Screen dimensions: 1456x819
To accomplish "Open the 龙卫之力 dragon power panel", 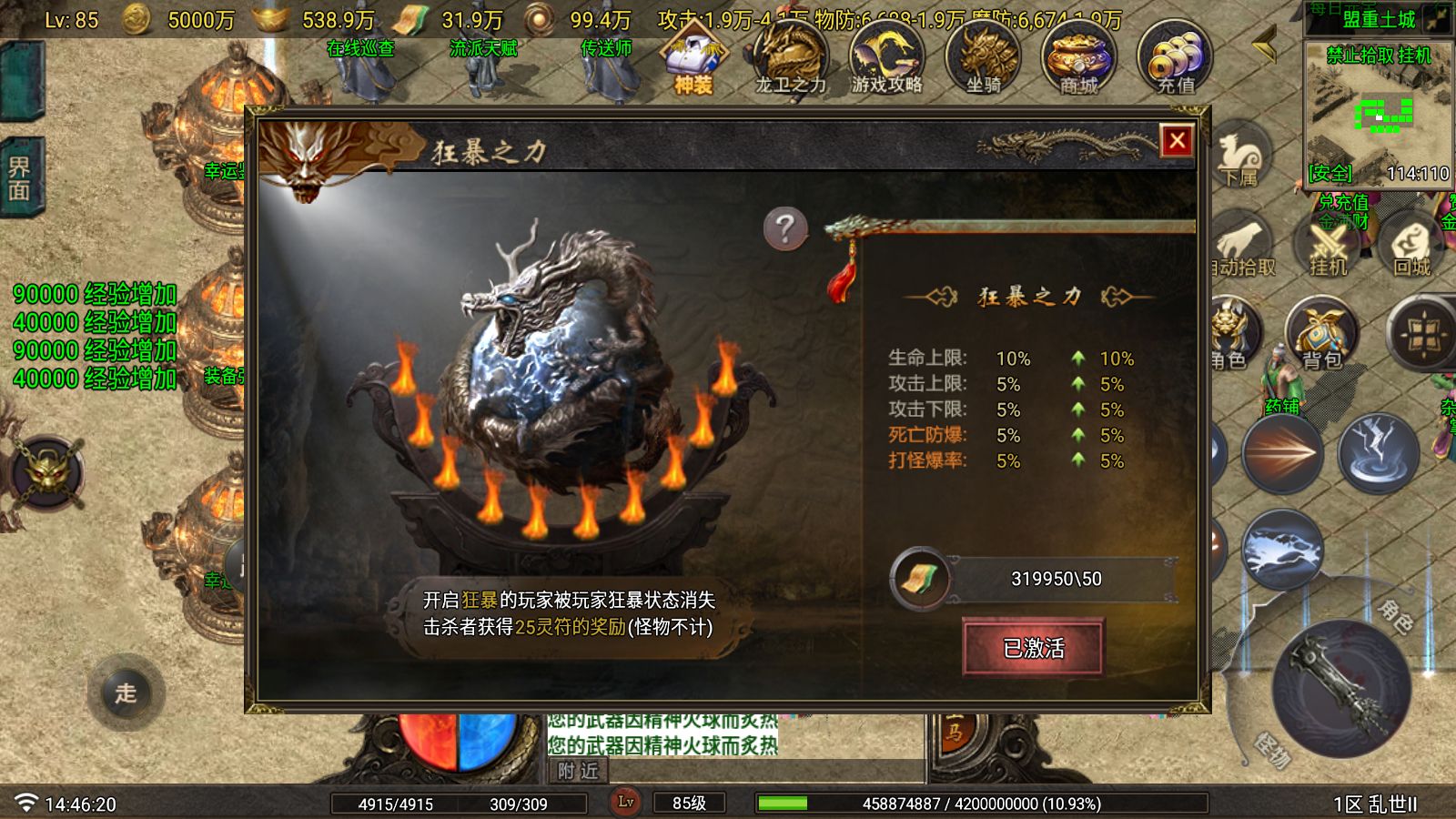I will pyautogui.click(x=788, y=59).
